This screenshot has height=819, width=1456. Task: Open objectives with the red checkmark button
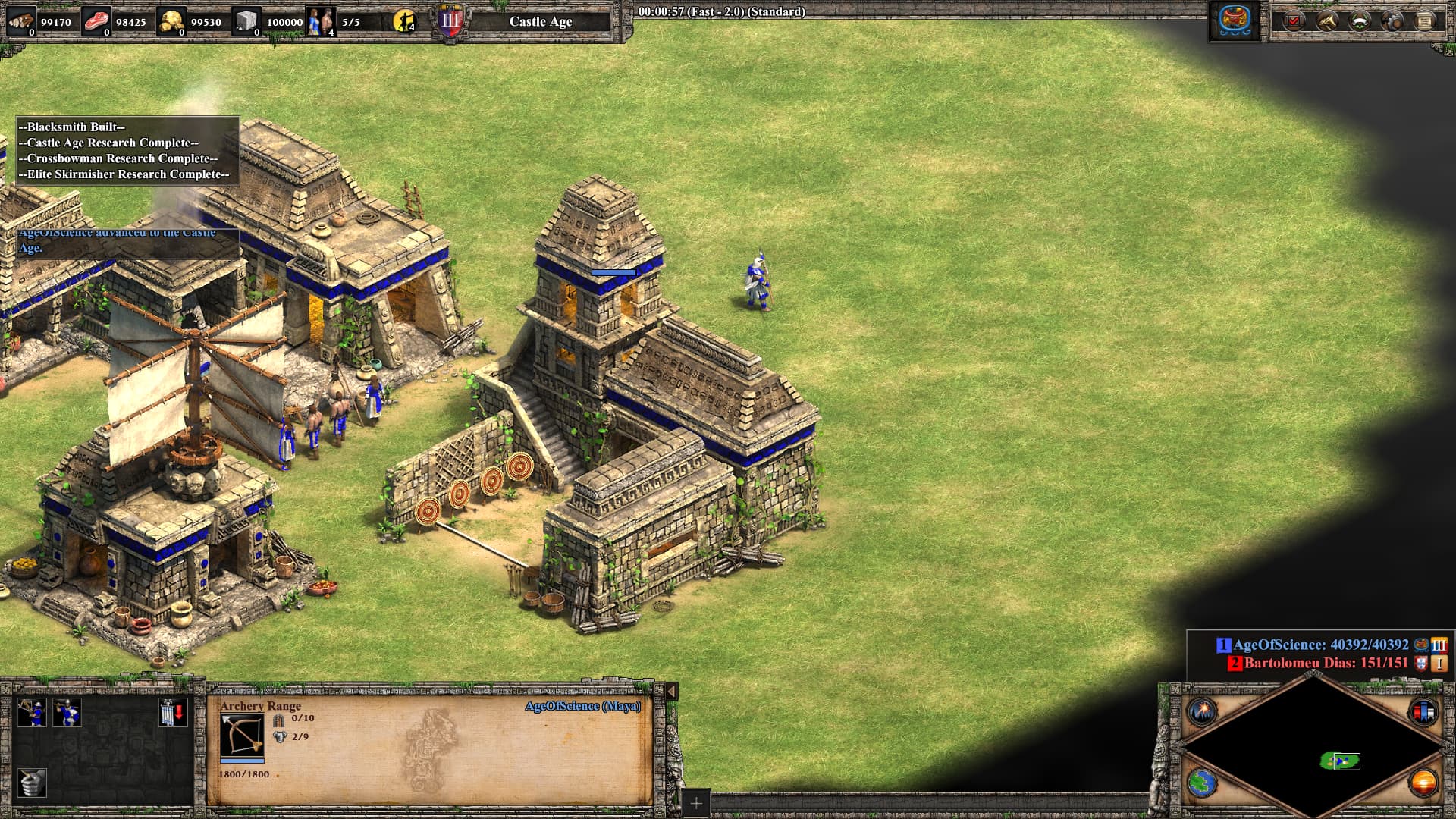click(1294, 21)
